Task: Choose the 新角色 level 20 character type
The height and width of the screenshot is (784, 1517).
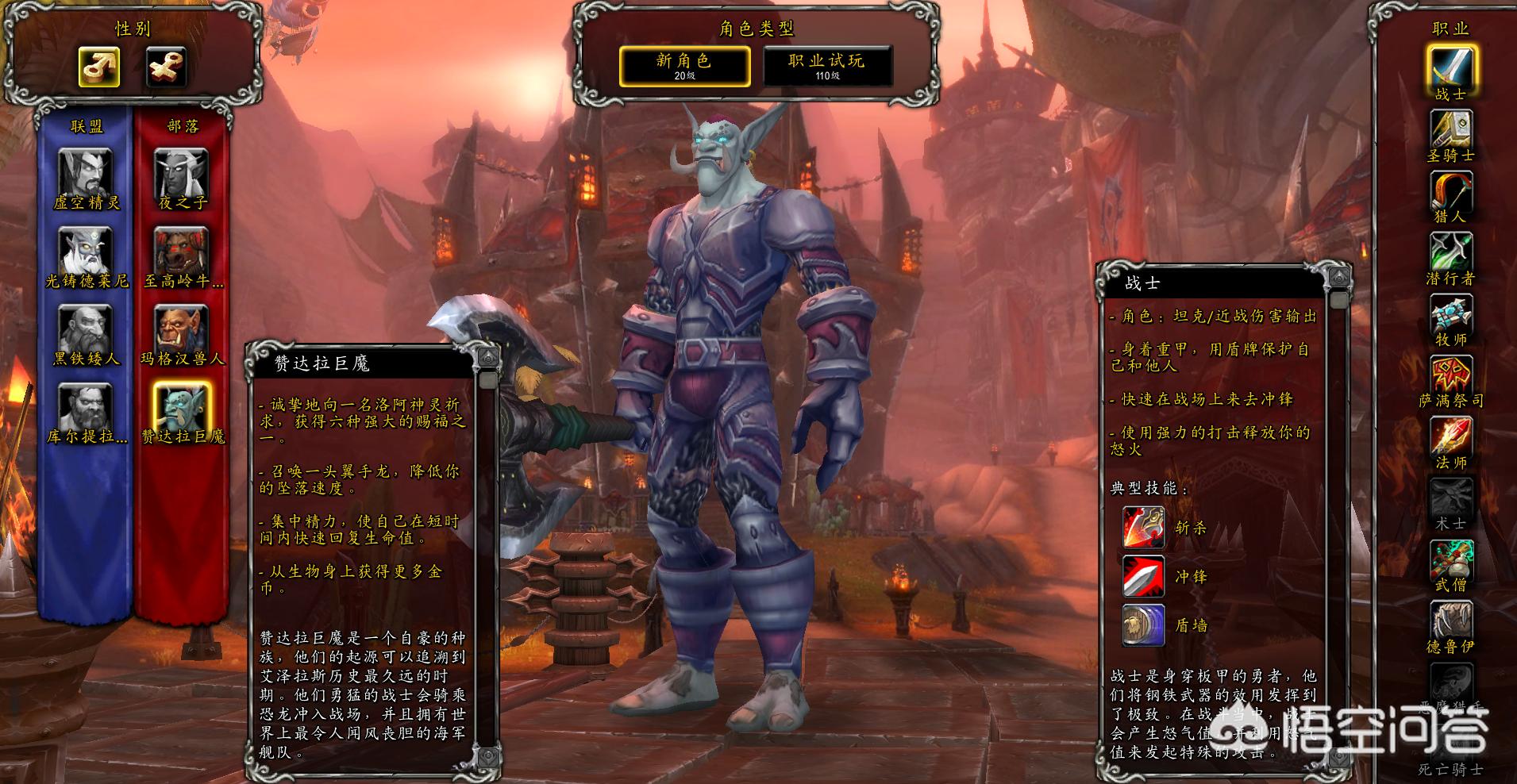Action: [684, 66]
